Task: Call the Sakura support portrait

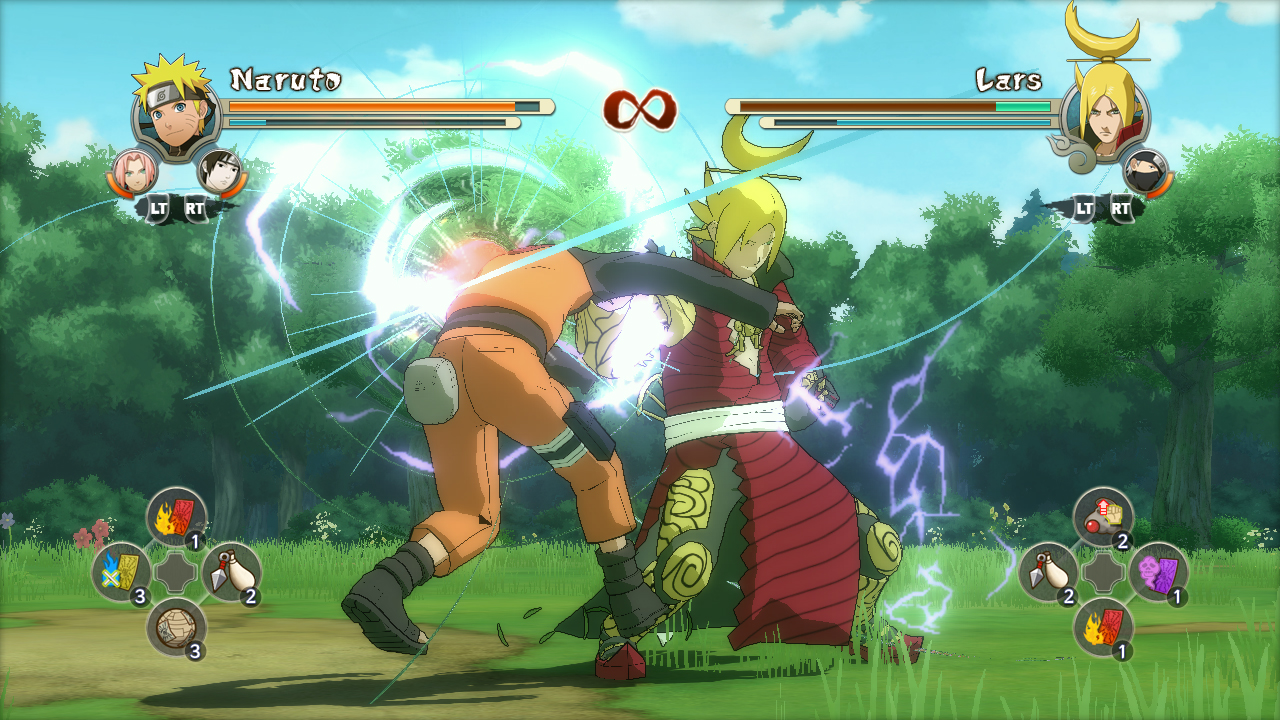Action: (x=135, y=171)
